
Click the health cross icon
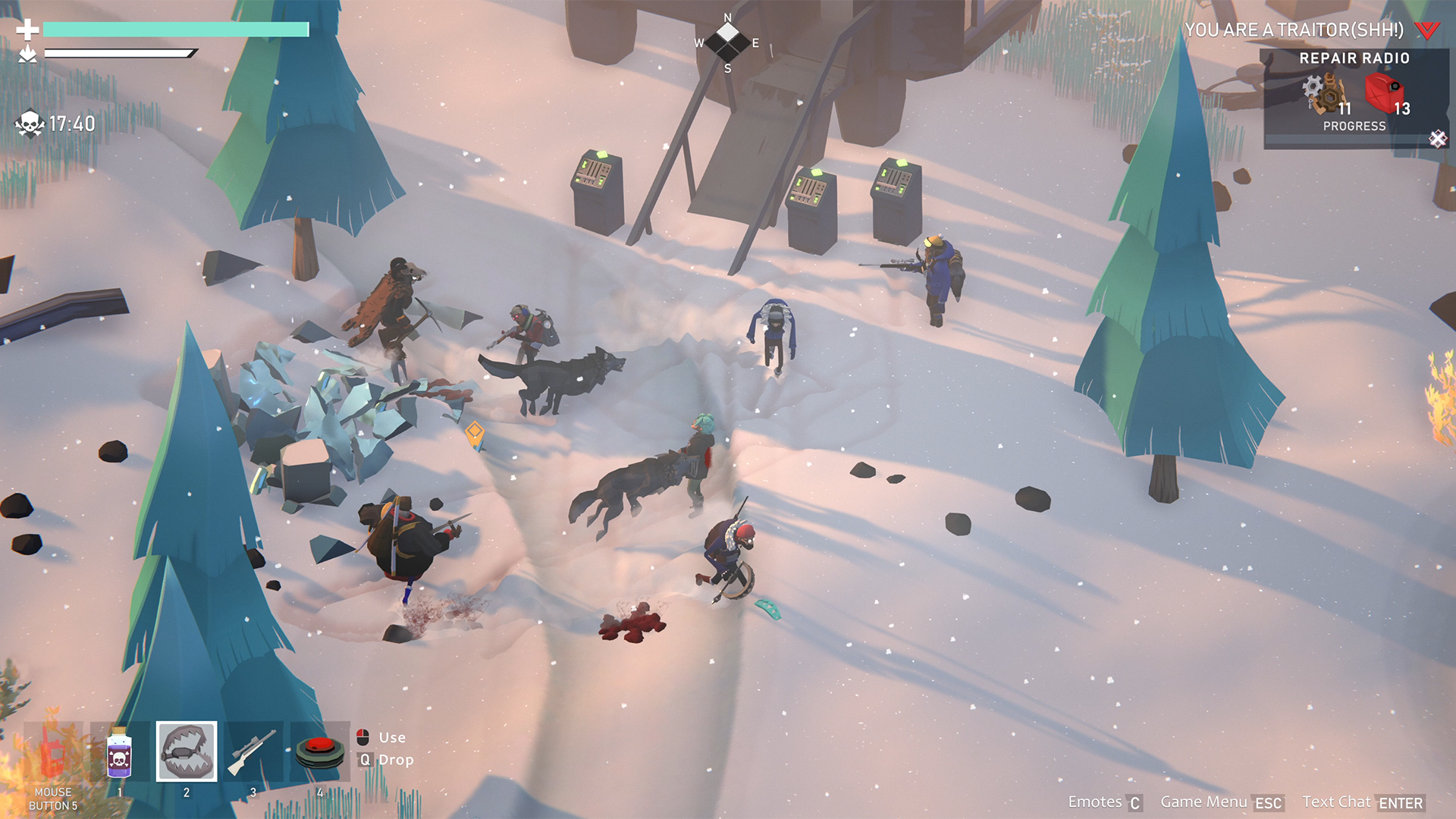pos(27,30)
